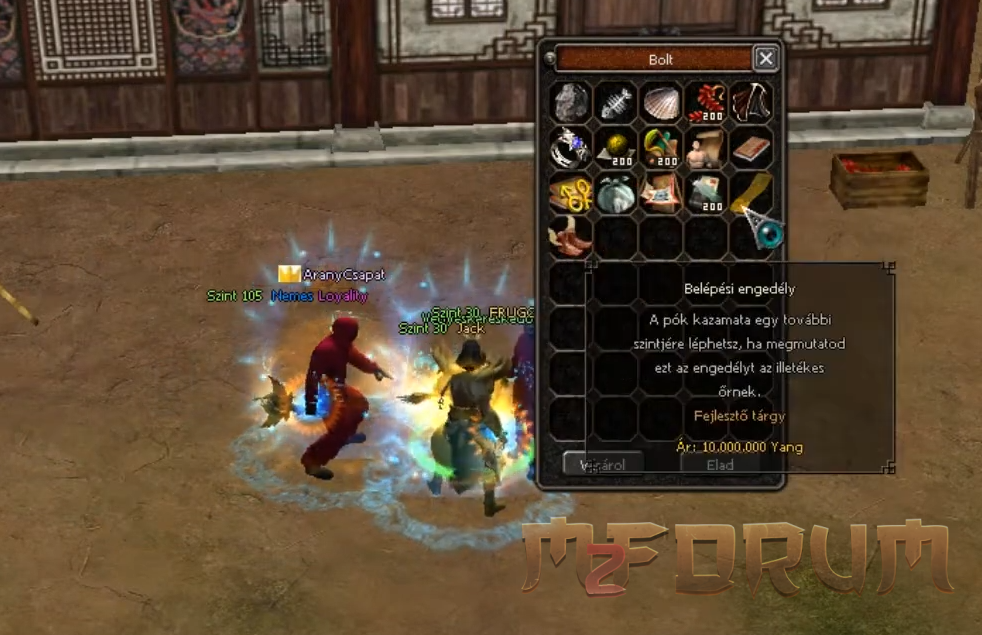Viewport: 982px width, 635px height.
Task: Select the grey-green tied pouch item
Action: (616, 192)
